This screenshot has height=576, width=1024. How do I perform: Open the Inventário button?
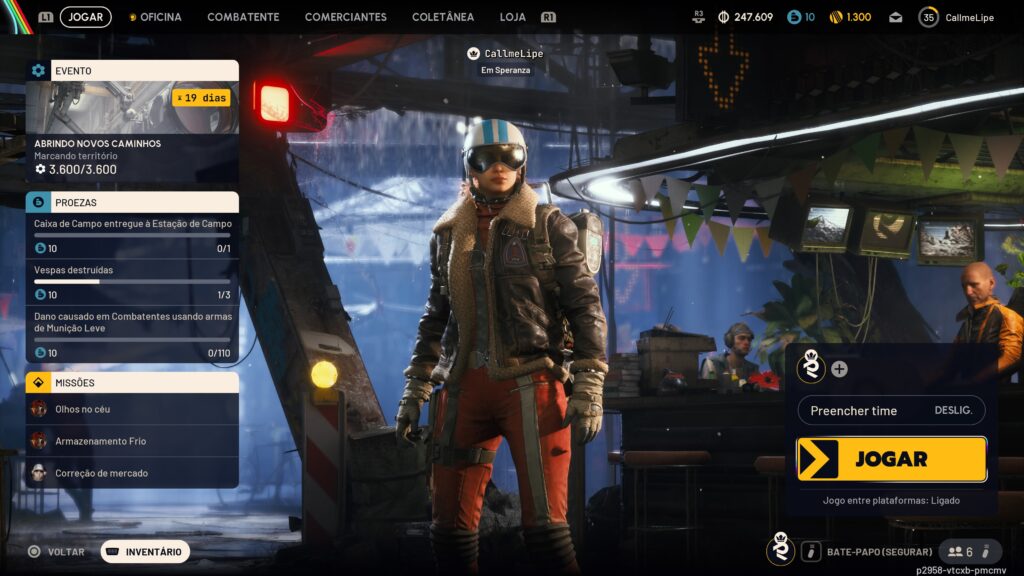tap(145, 551)
